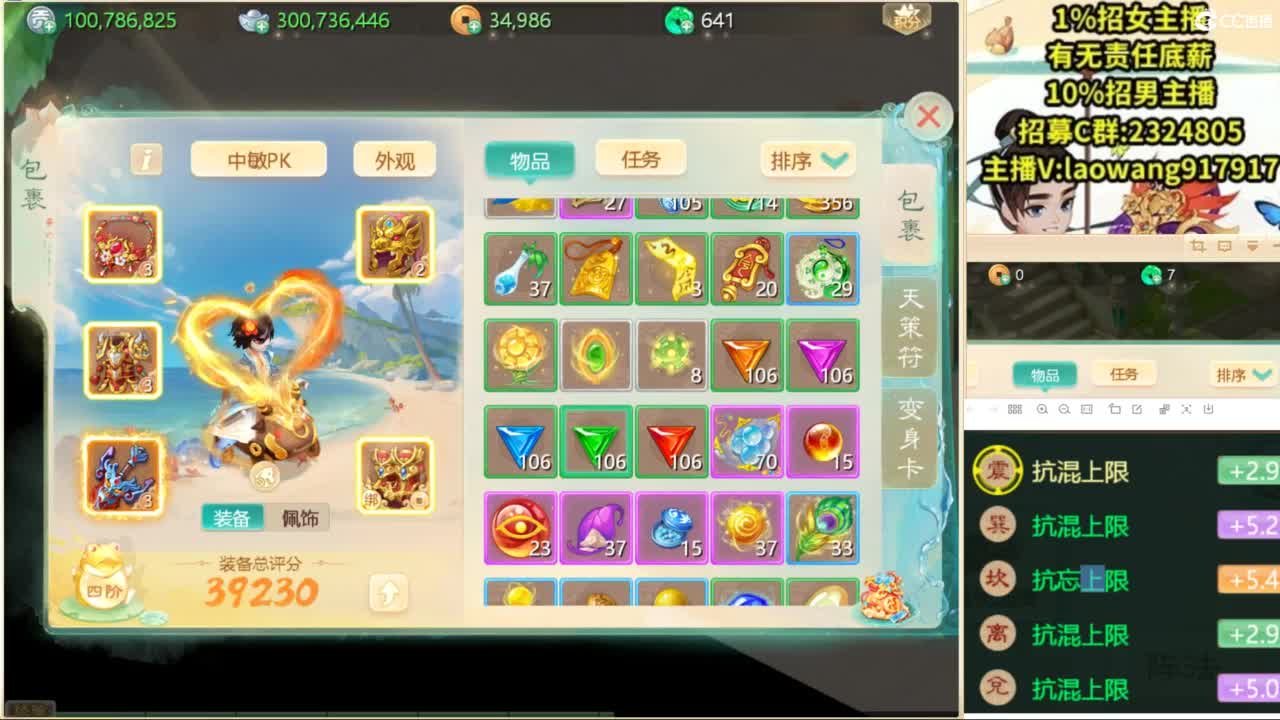Select the blue gem item x106 in the bag
The height and width of the screenshot is (720, 1280).
520,440
